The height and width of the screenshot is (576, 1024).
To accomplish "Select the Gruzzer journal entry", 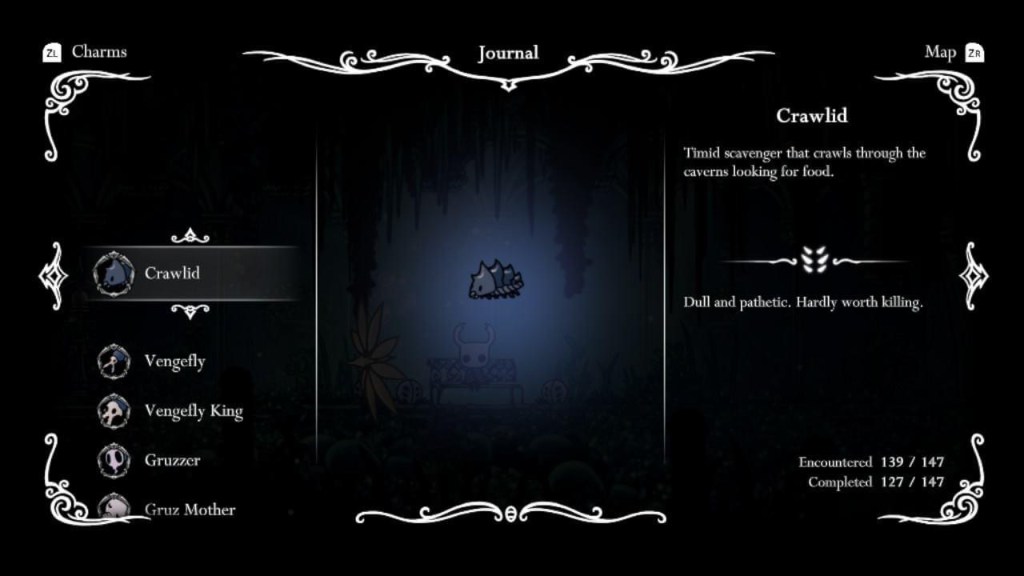I will [172, 460].
